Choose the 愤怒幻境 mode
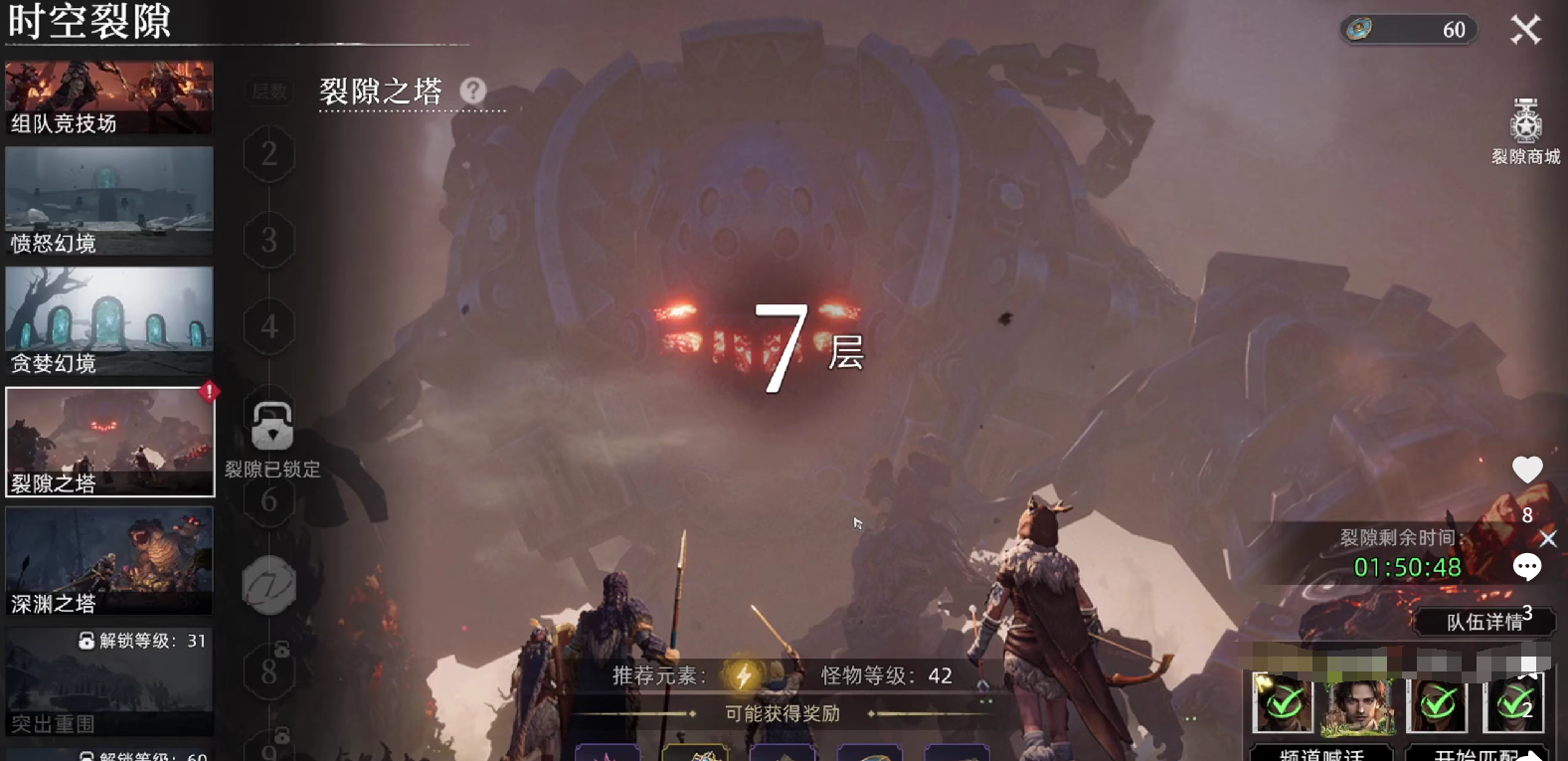 (x=109, y=201)
